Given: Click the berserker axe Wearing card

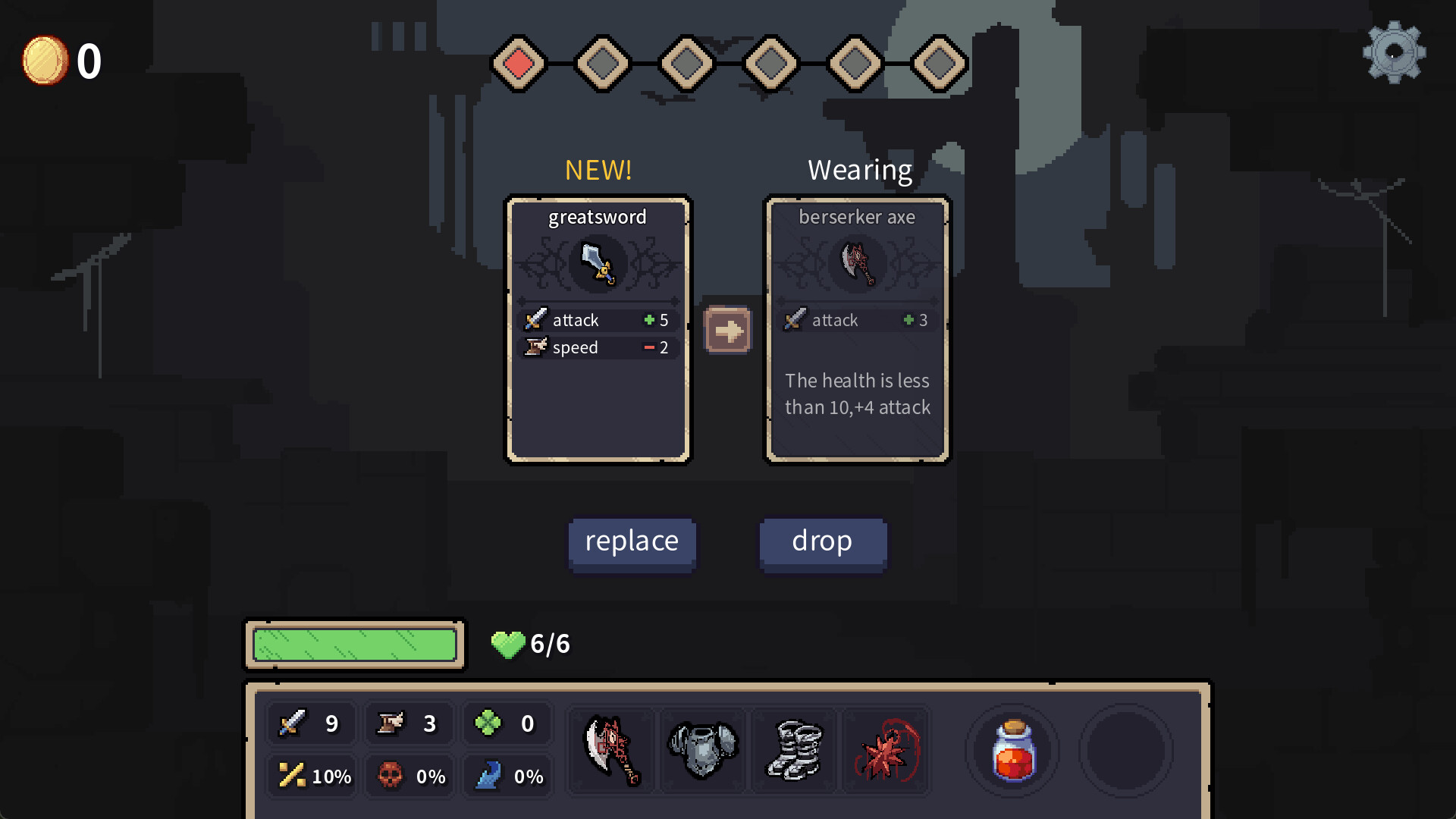Looking at the screenshot, I should tap(858, 329).
